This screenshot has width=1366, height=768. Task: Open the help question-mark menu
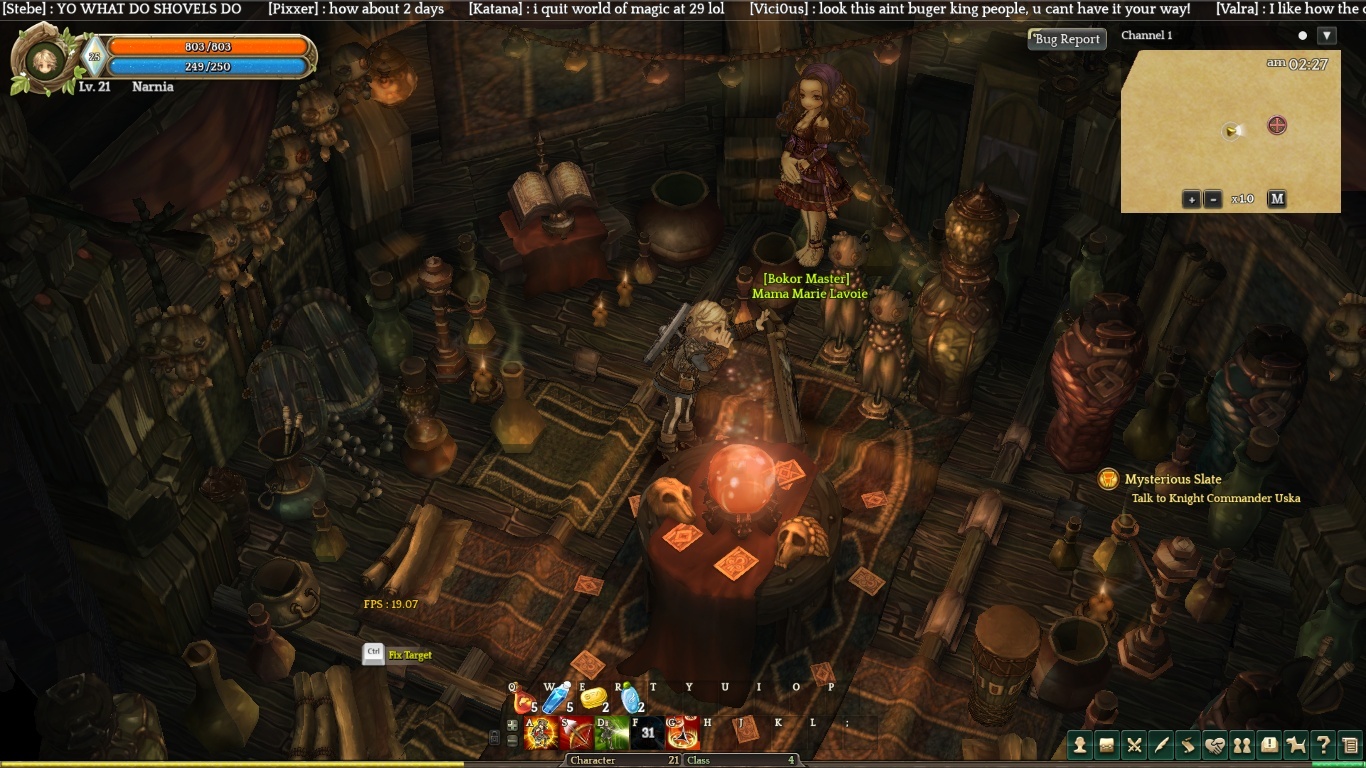(x=1323, y=745)
